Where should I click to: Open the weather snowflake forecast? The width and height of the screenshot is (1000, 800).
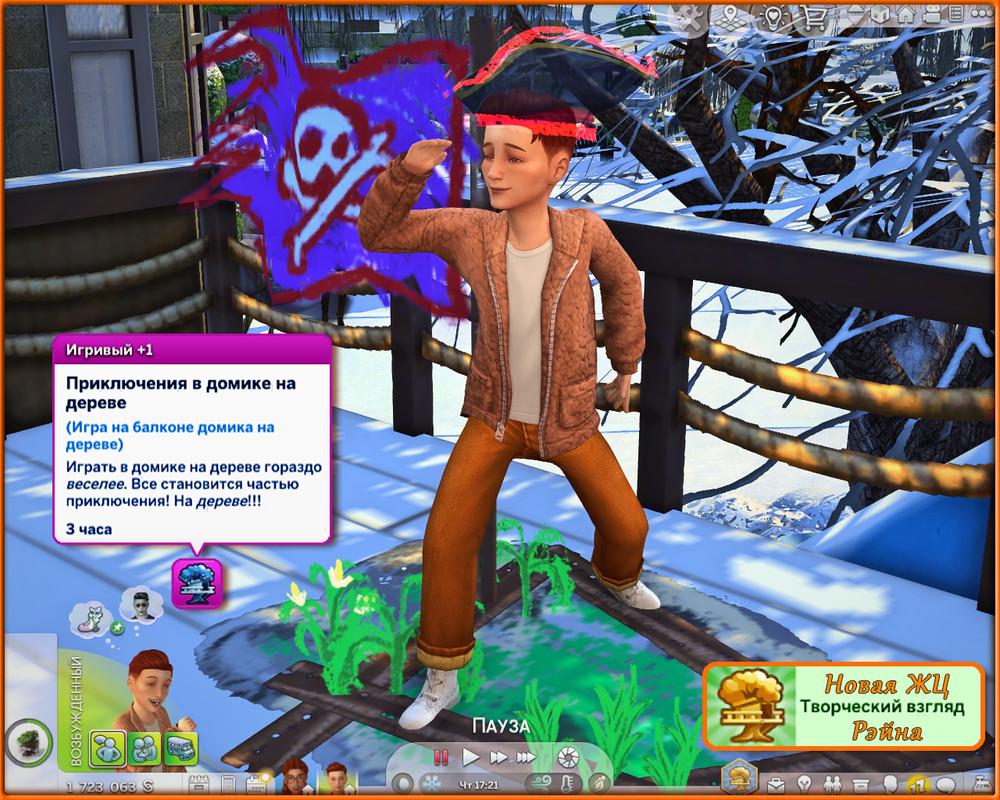[433, 783]
